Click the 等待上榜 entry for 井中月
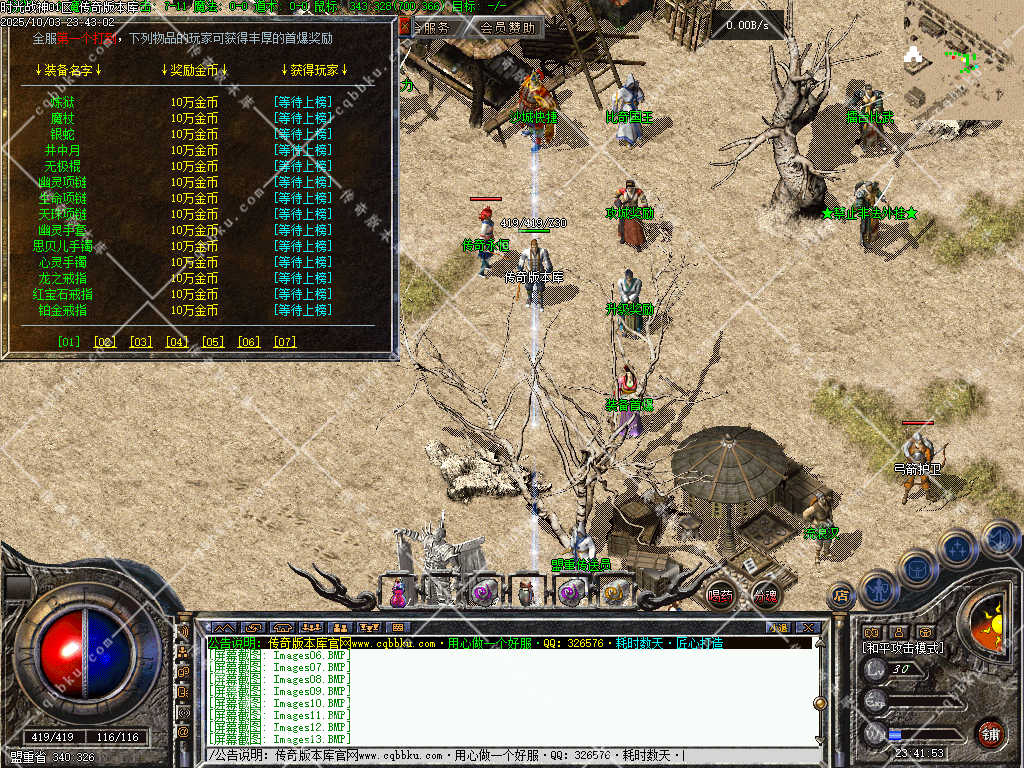This screenshot has width=1024, height=768. click(x=302, y=150)
